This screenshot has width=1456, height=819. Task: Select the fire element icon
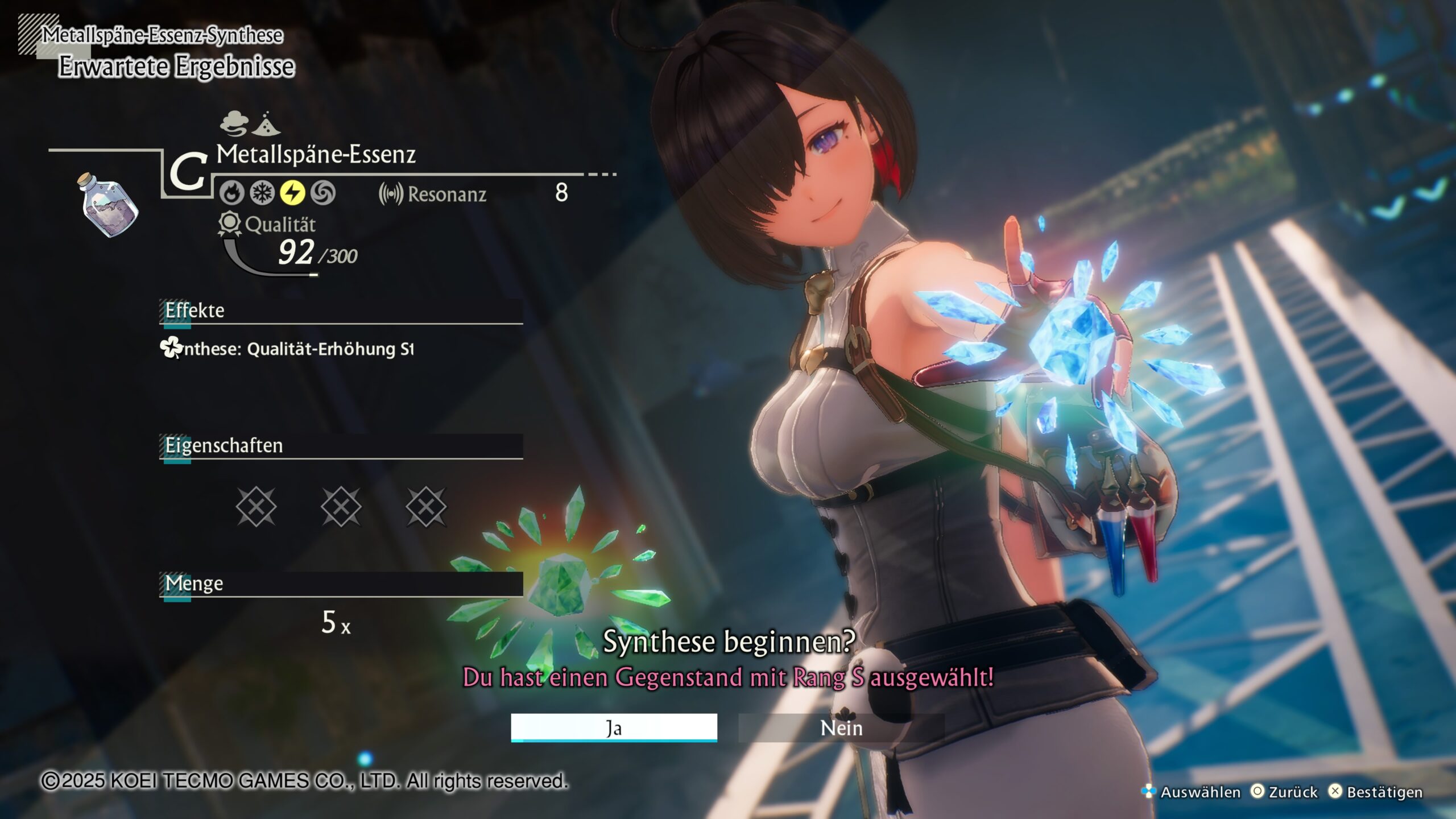[232, 193]
